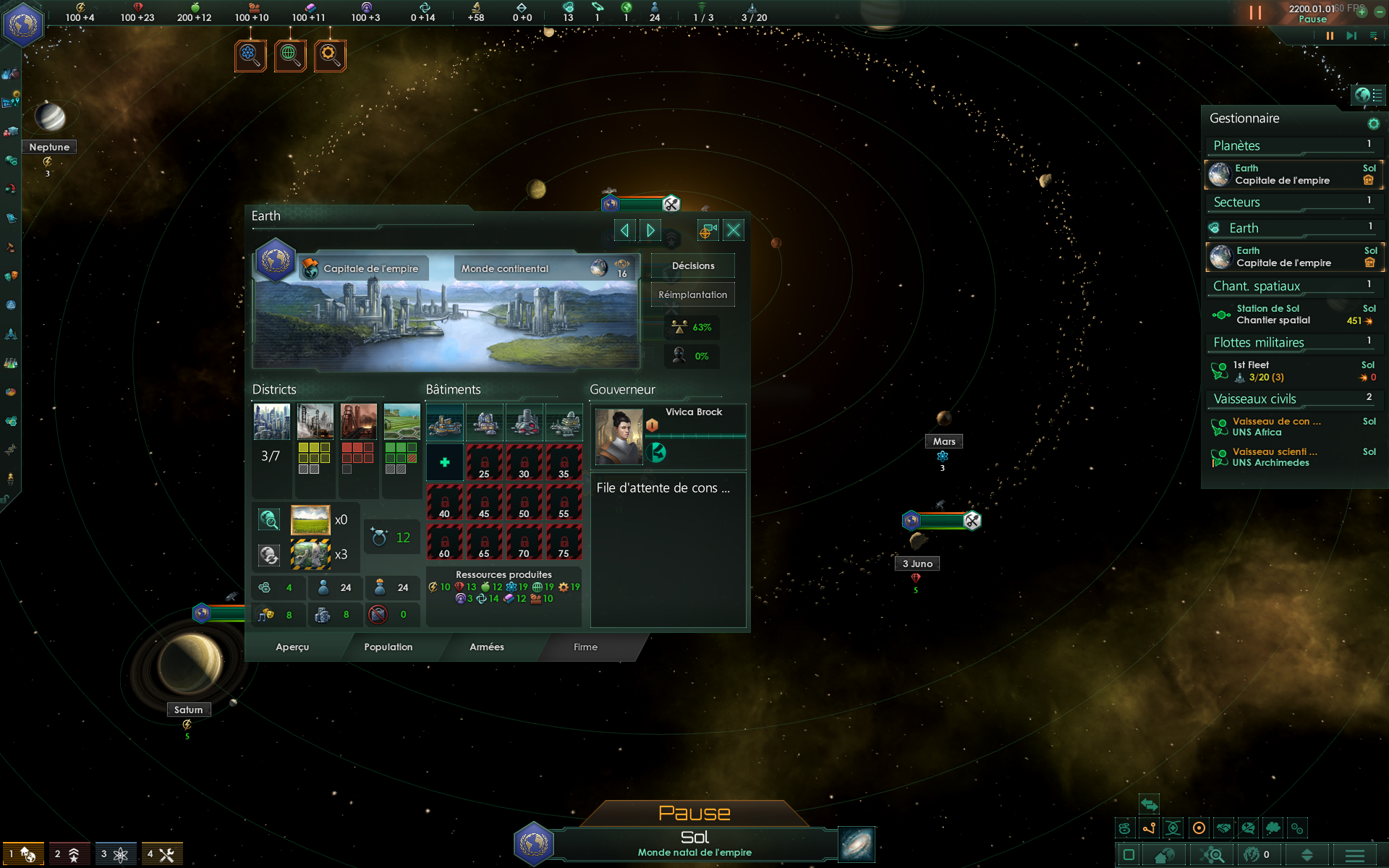Image resolution: width=1389 pixels, height=868 pixels.
Task: Go to the previous planet arrow
Action: [624, 230]
